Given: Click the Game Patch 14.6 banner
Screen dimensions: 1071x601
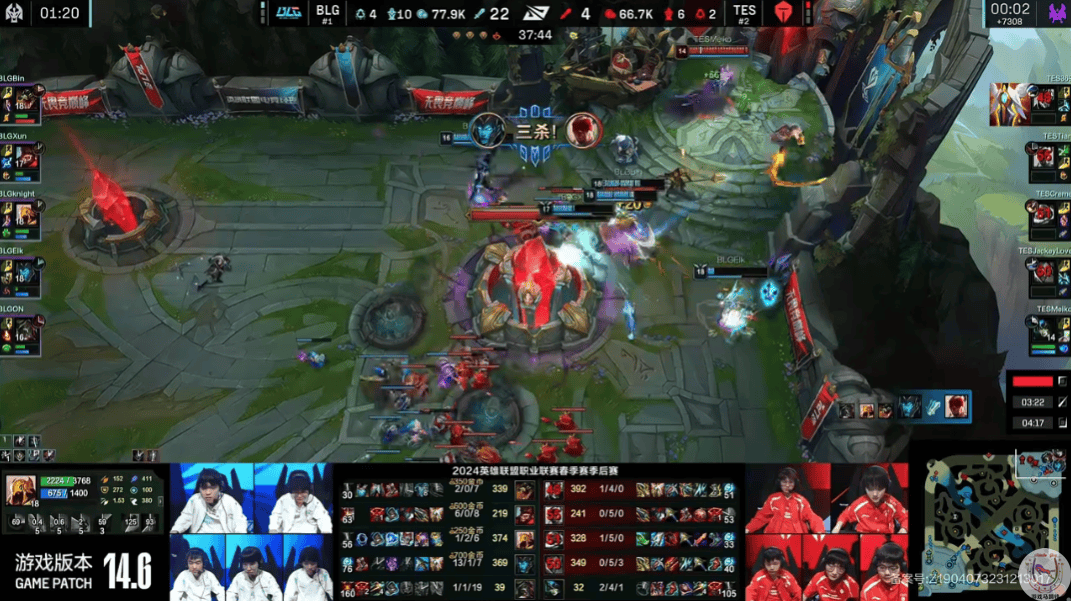Looking at the screenshot, I should pos(84,572).
